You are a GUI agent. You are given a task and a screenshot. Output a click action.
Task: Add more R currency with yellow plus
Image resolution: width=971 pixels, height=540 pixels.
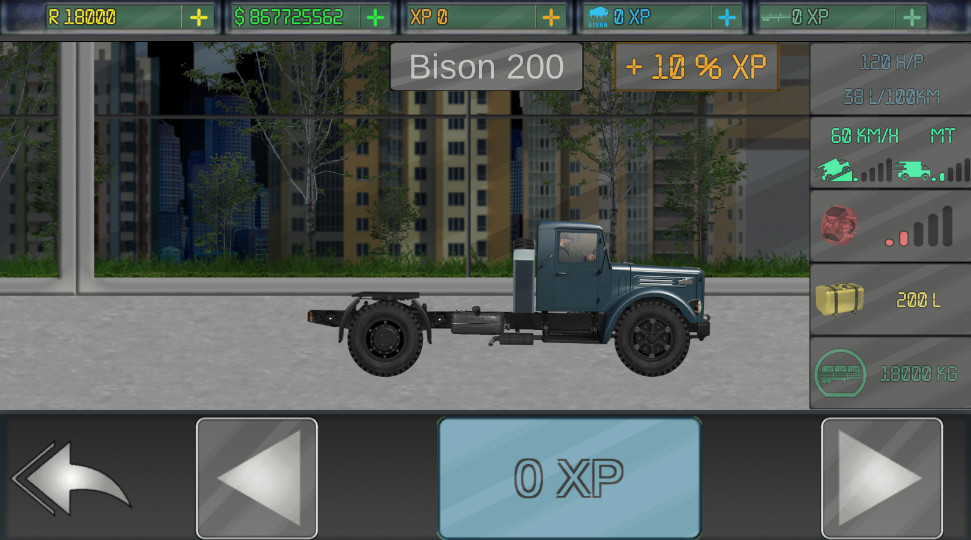point(199,17)
